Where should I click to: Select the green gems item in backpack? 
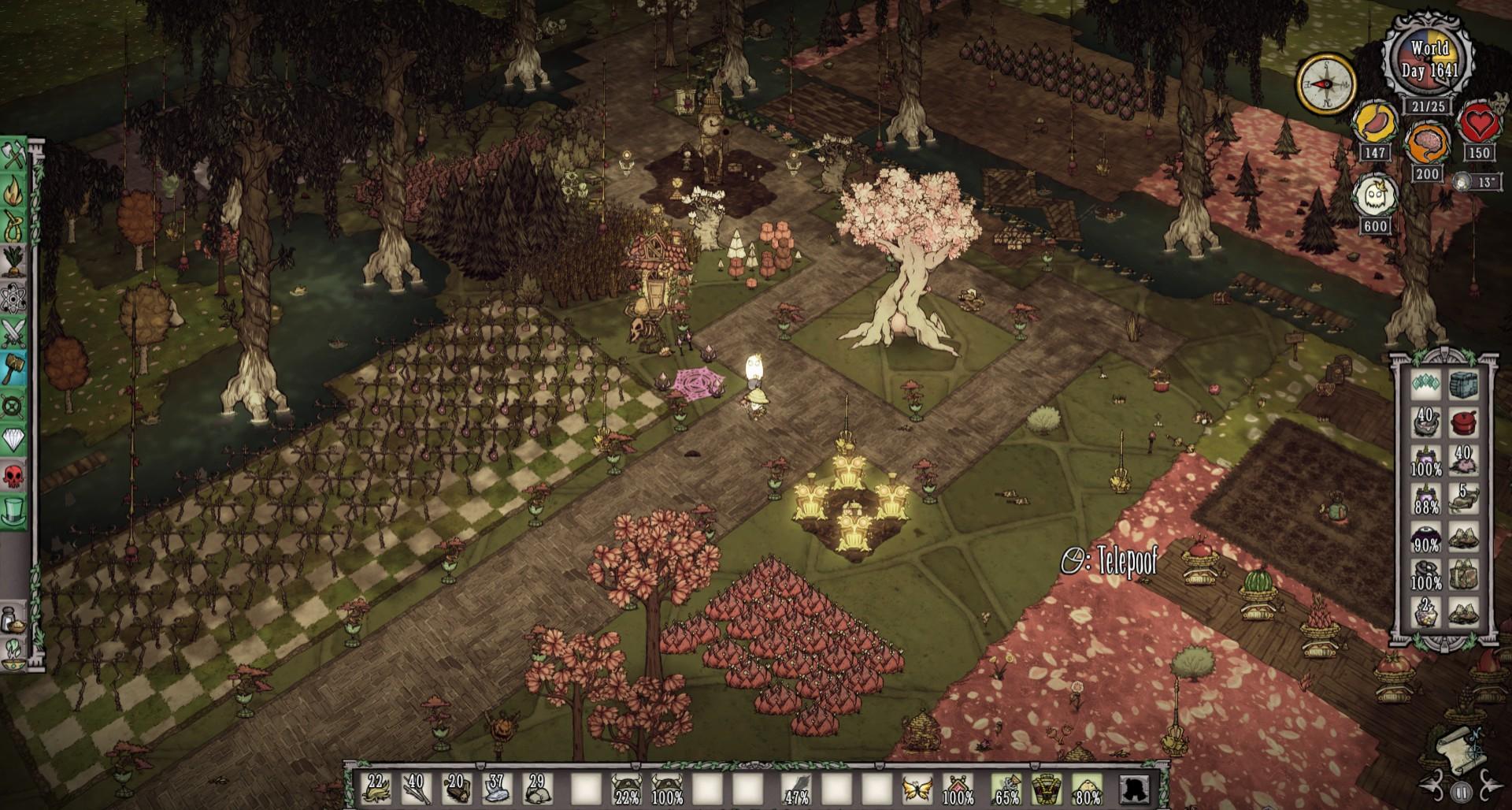(1426, 385)
